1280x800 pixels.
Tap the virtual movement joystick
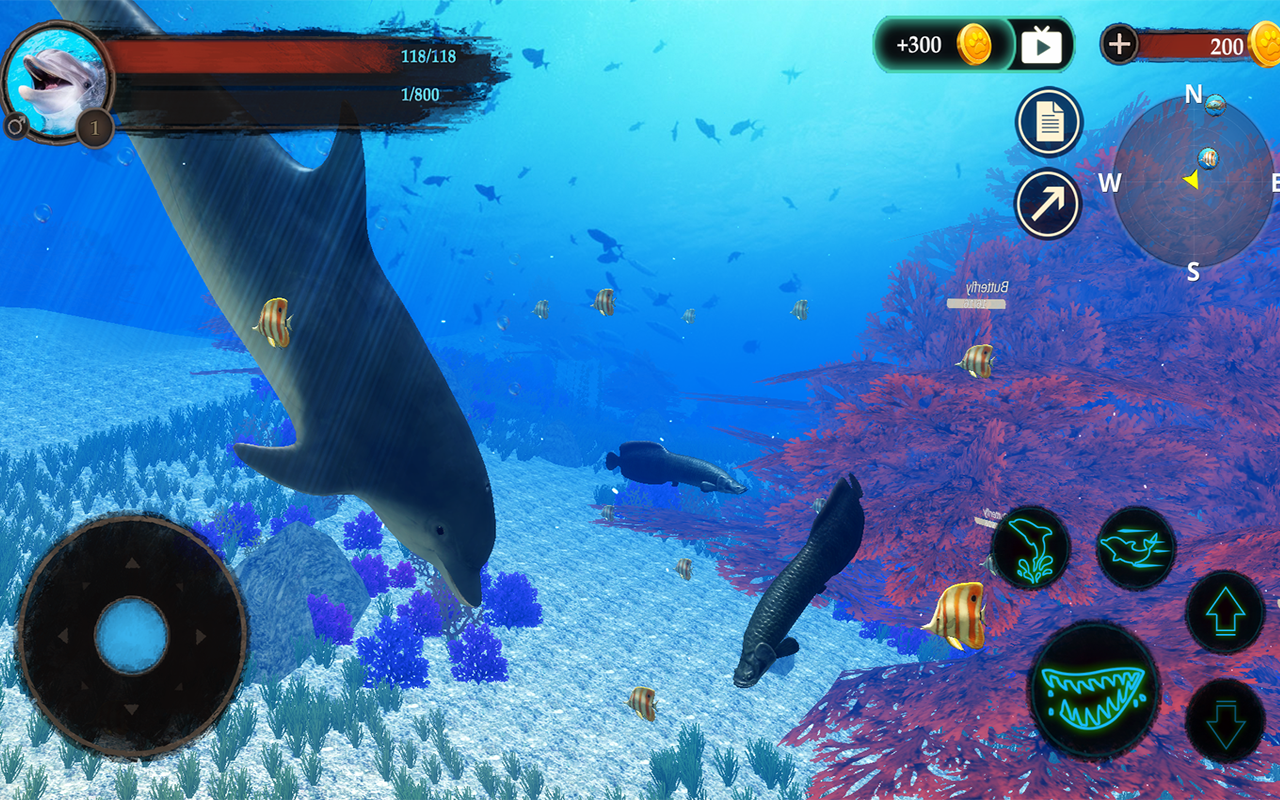click(132, 636)
